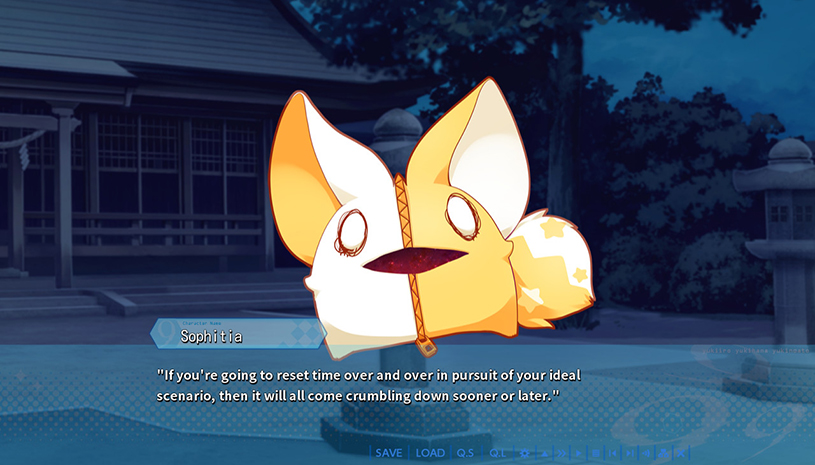This screenshot has height=465, width=815.
Task: Open the LOAD menu
Action: 430,453
